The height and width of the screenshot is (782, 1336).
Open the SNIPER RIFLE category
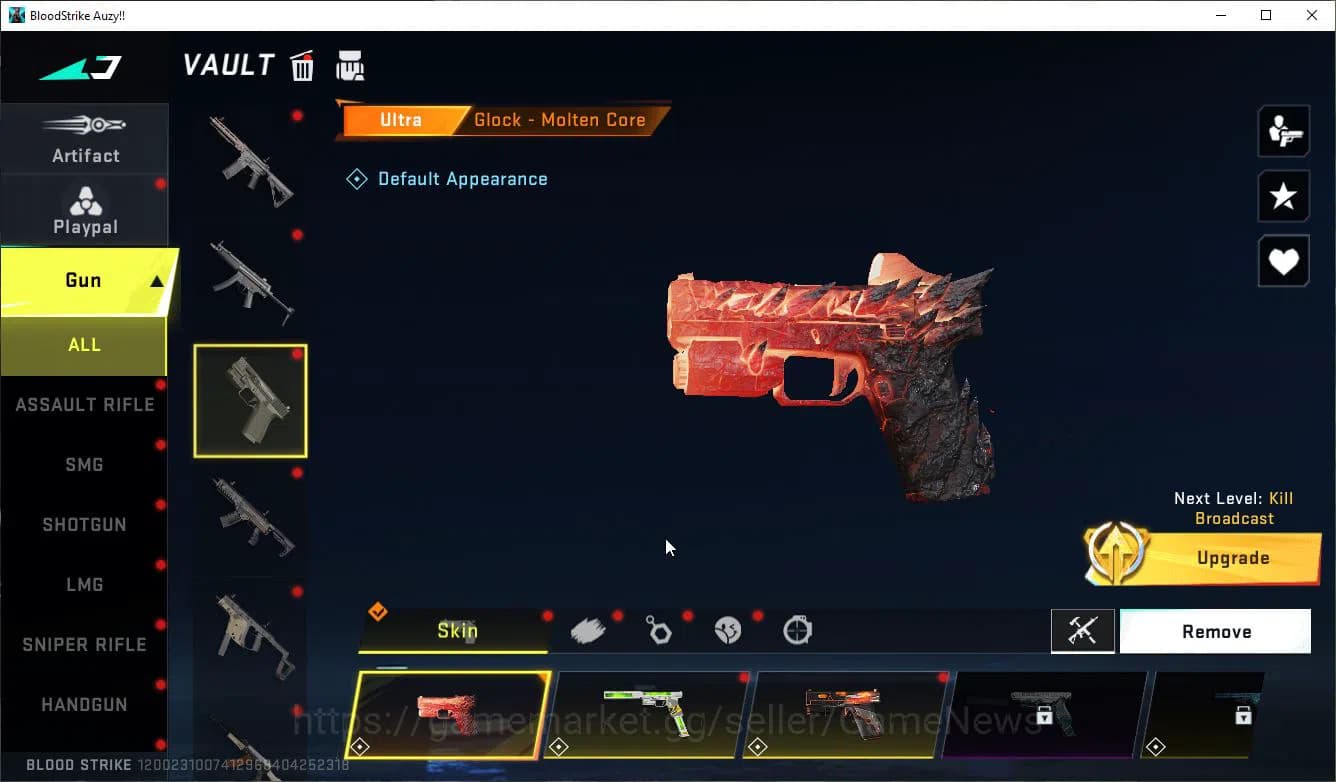point(85,644)
